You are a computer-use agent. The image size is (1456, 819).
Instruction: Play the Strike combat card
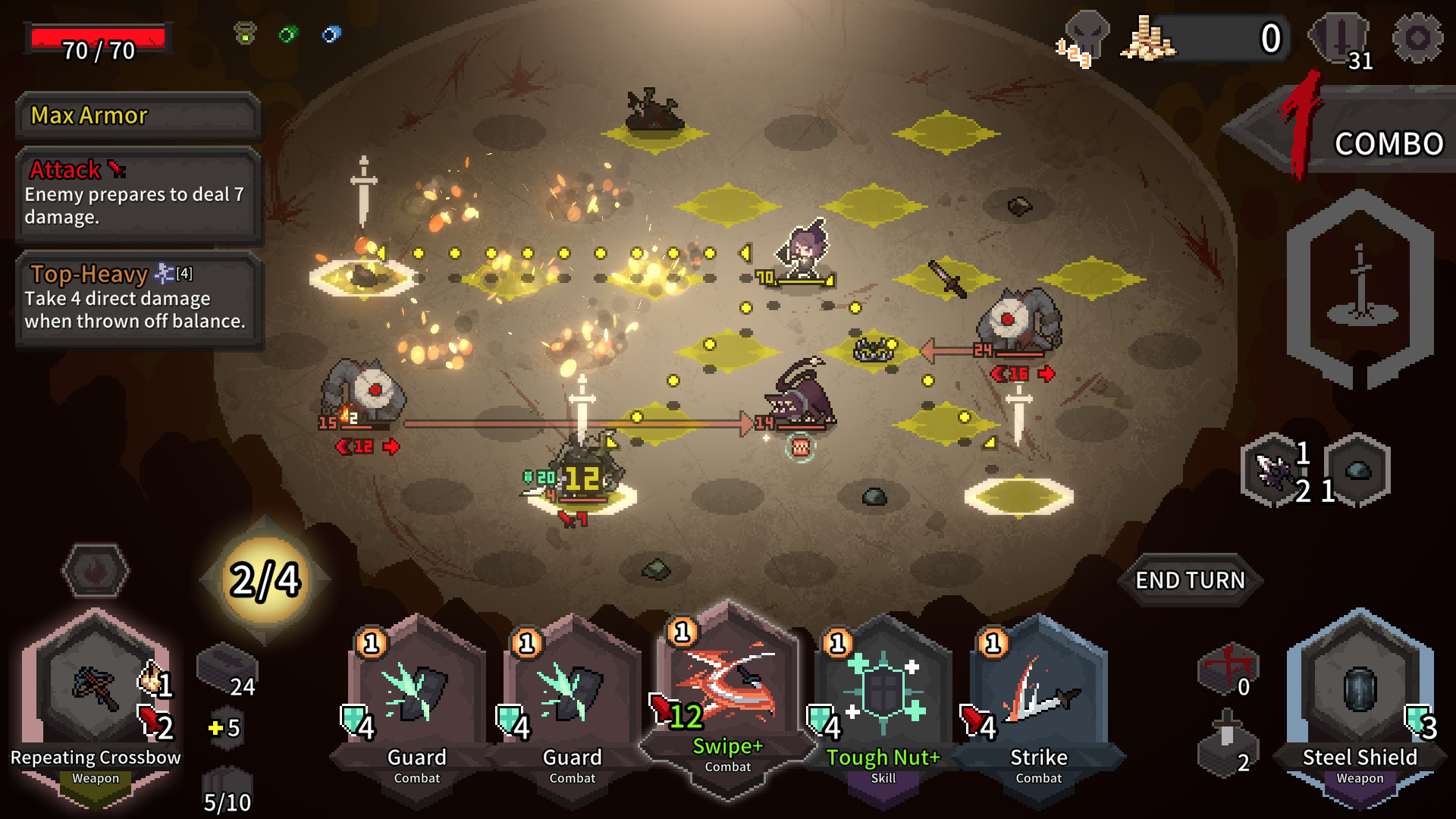tap(1038, 690)
